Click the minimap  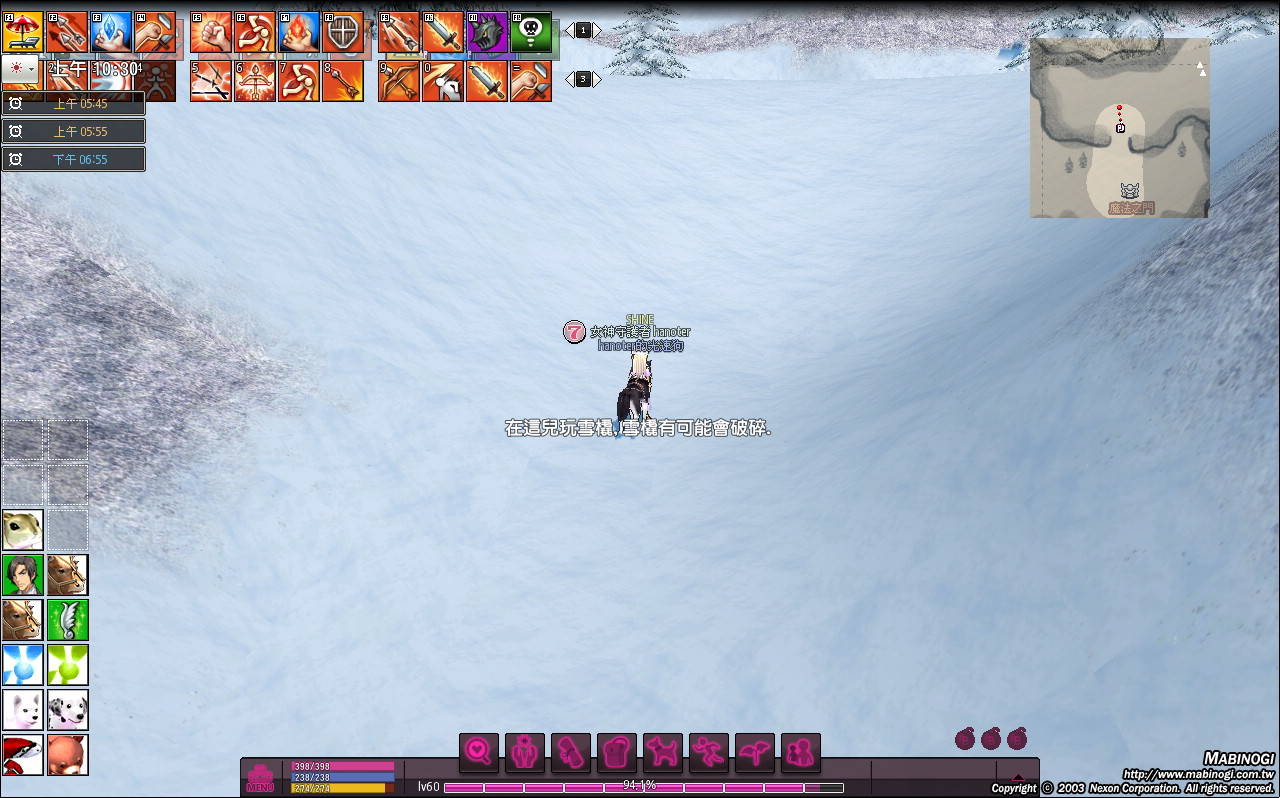pos(1119,128)
